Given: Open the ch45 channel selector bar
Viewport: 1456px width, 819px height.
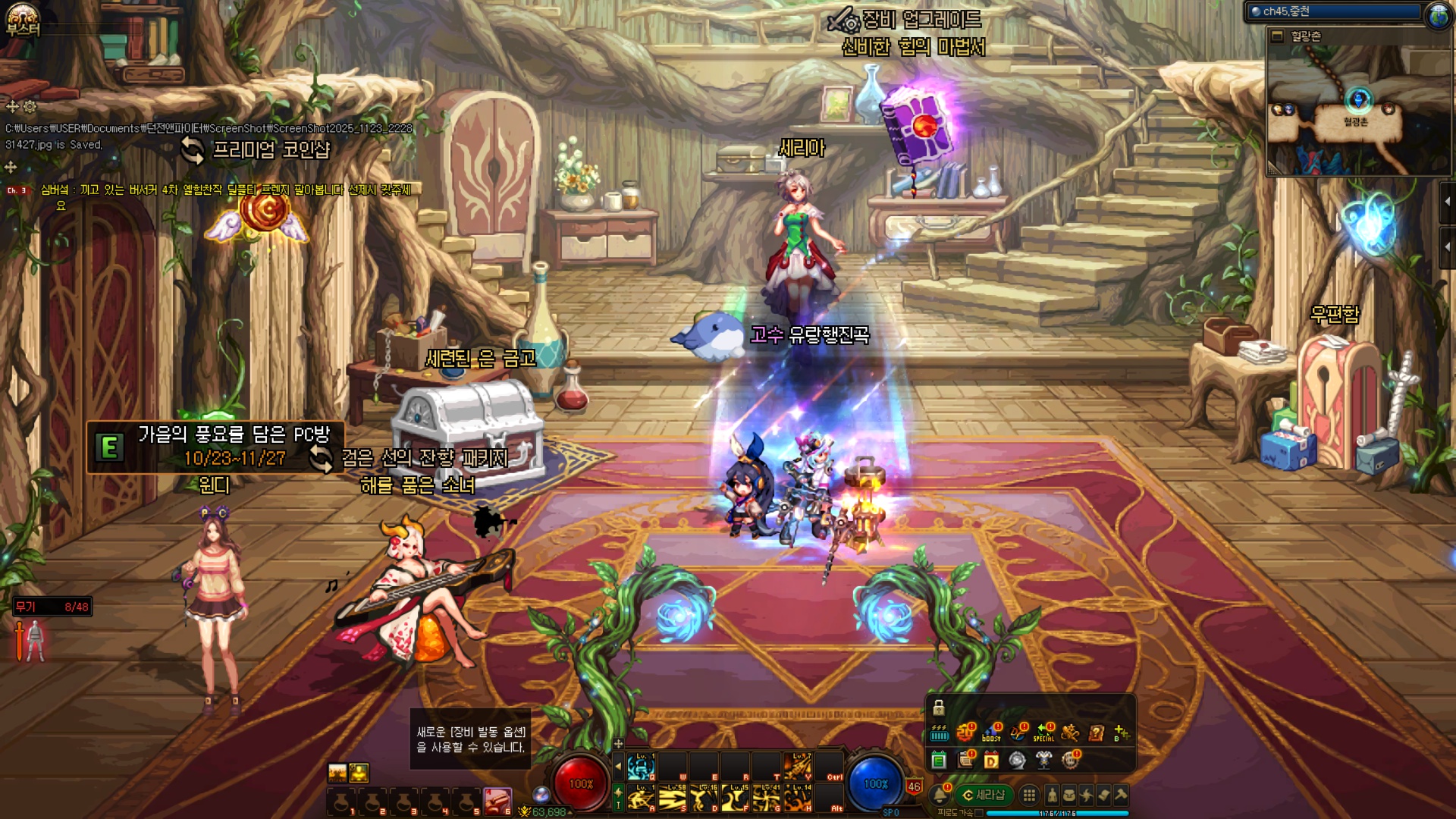Looking at the screenshot, I should (x=1335, y=11).
